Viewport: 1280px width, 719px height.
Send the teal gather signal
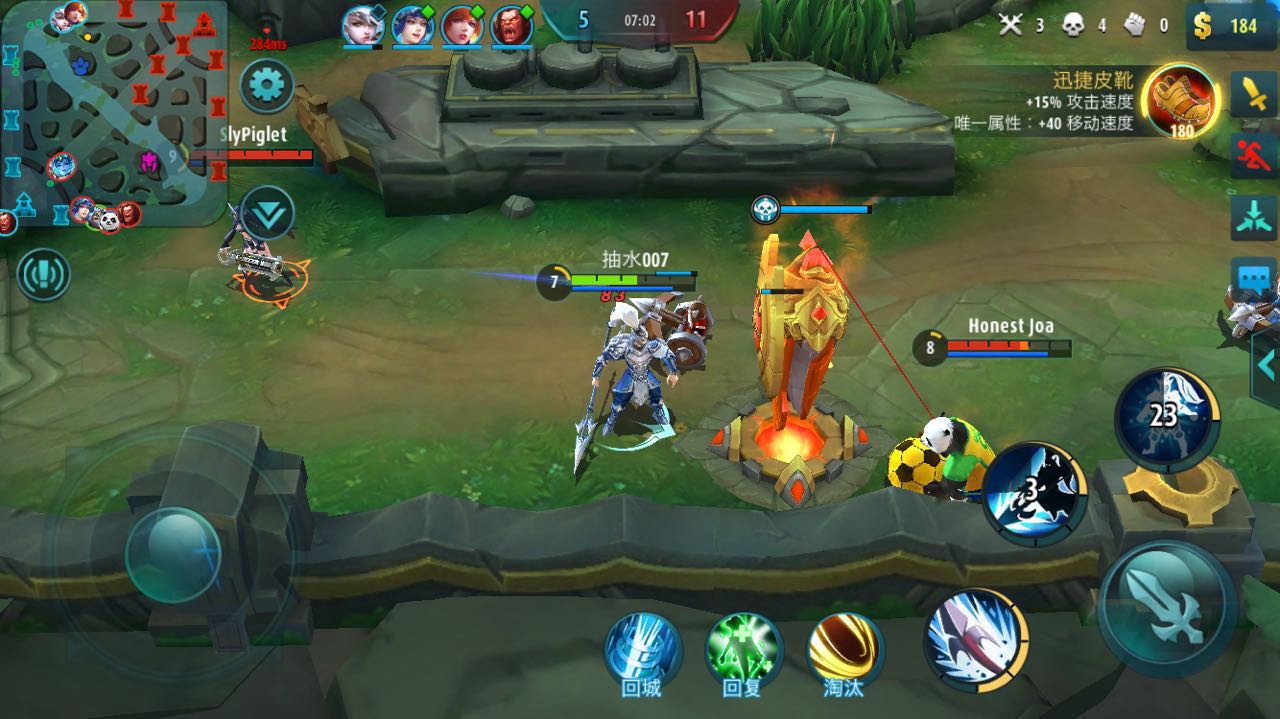click(1253, 218)
